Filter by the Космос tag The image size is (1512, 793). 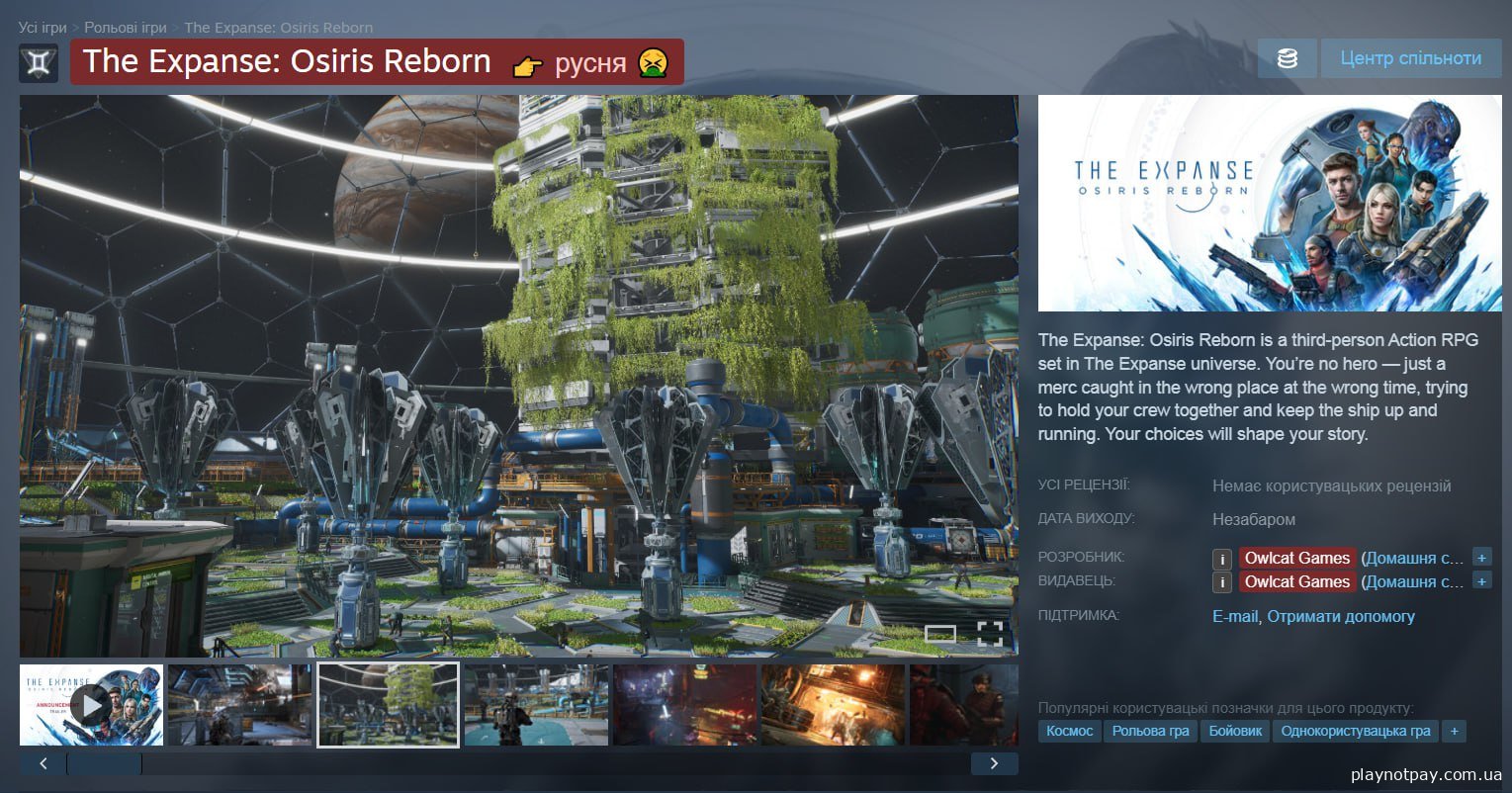[1069, 731]
